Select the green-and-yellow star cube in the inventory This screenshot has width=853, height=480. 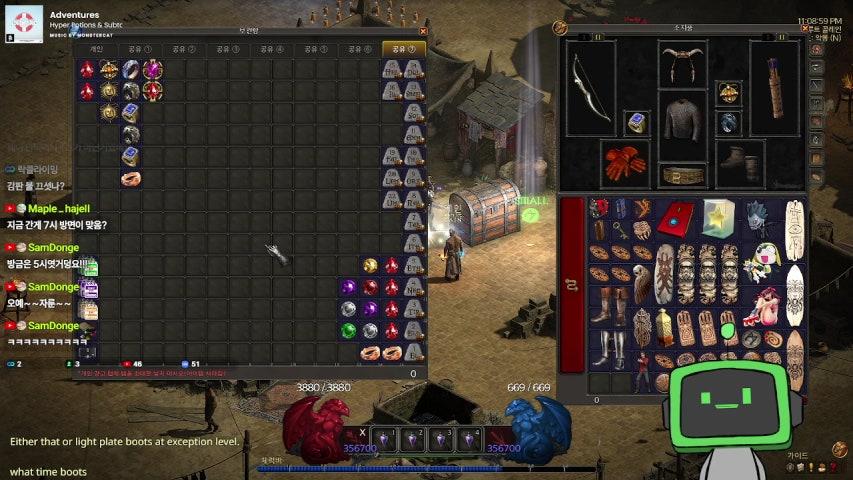(x=716, y=216)
